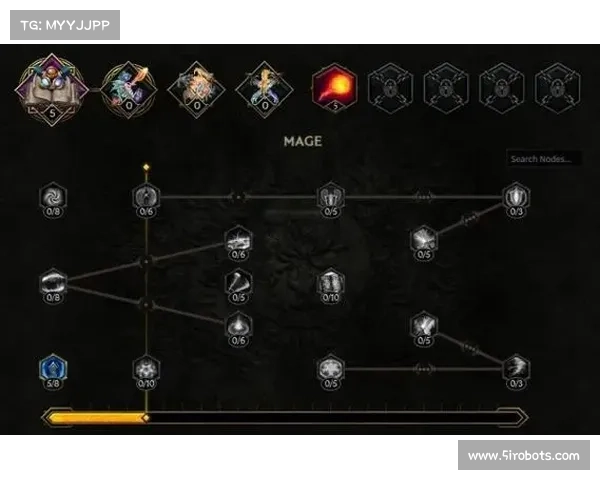The width and height of the screenshot is (600, 480).
Task: Open the fireball skill tree icon
Action: pos(334,86)
